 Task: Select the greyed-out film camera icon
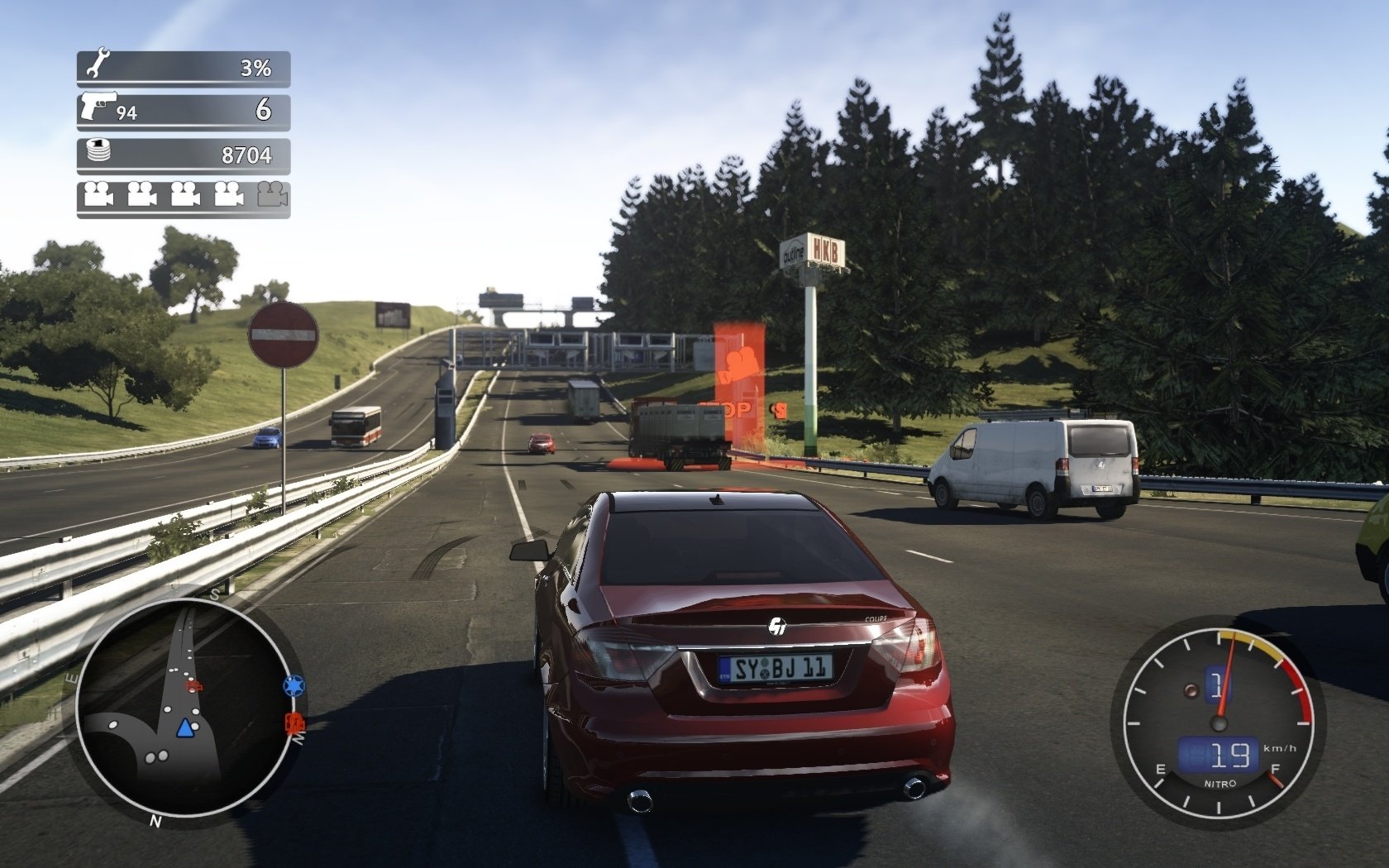[272, 195]
